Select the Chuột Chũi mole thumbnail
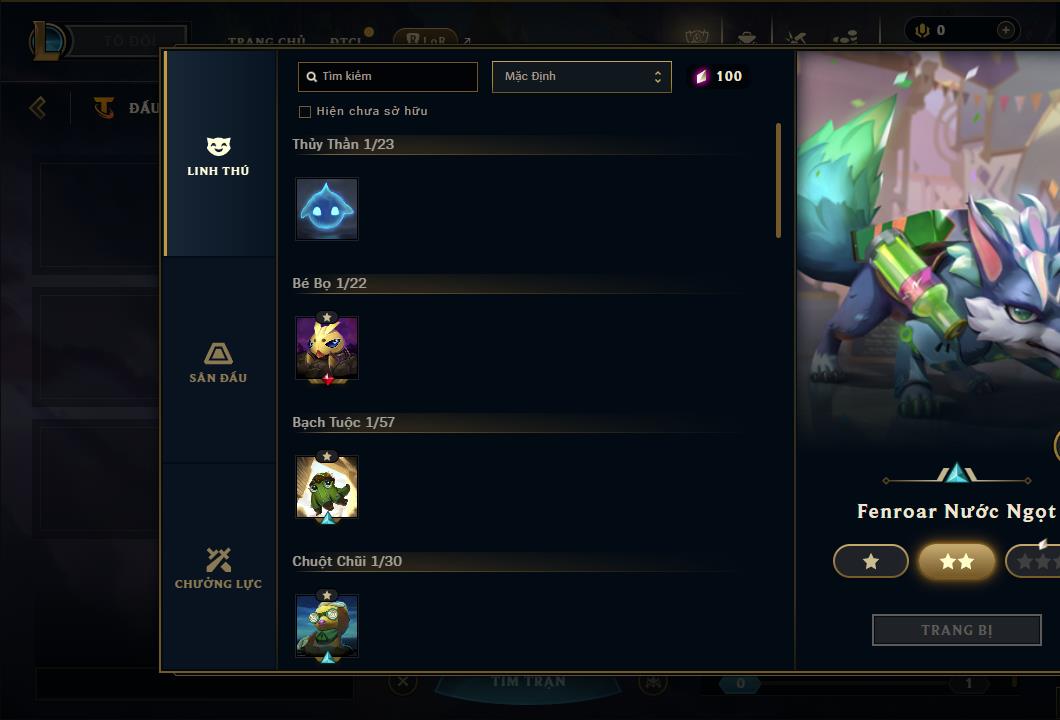 click(327, 626)
